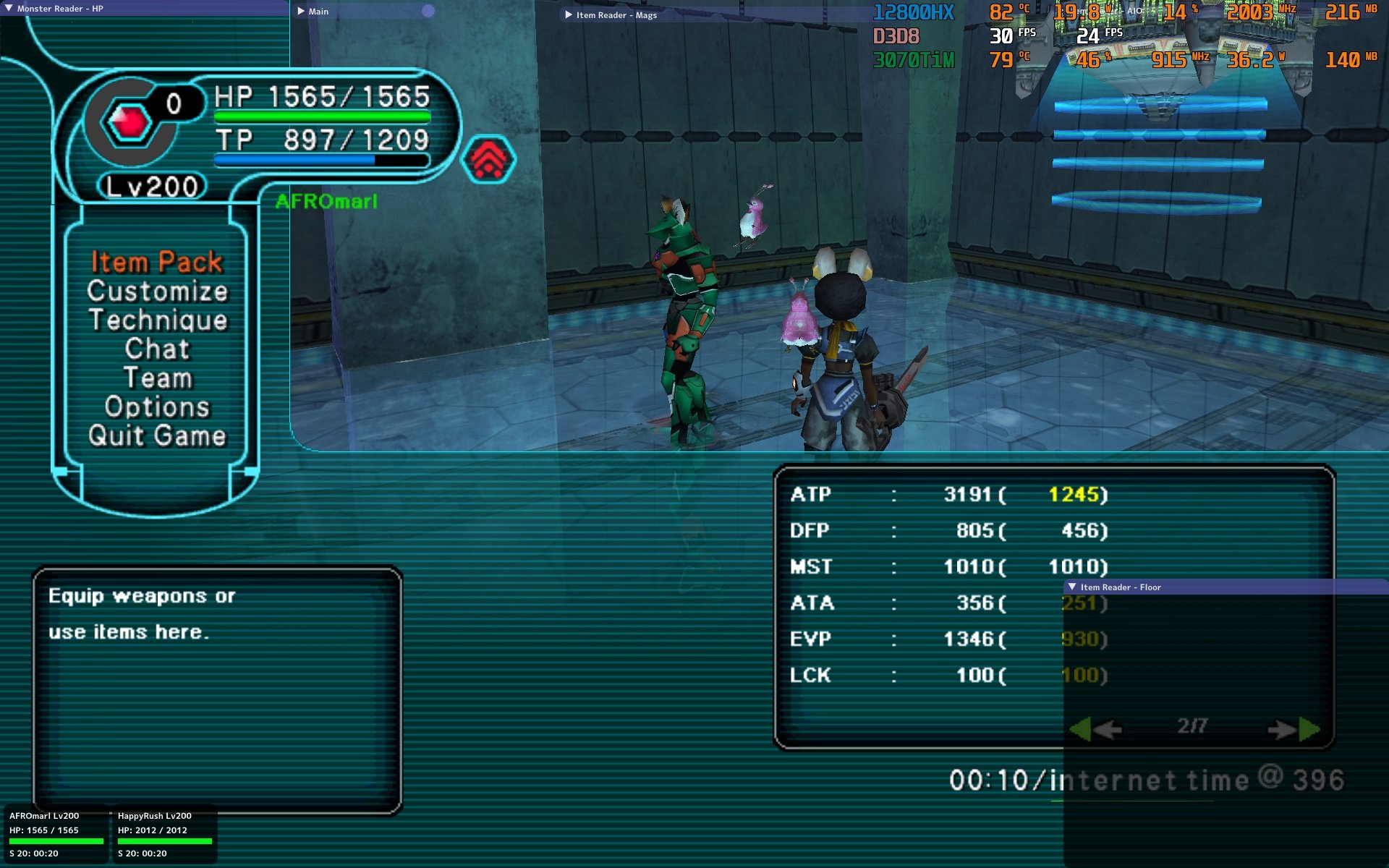
Task: Select Quit Game
Action: tap(157, 435)
